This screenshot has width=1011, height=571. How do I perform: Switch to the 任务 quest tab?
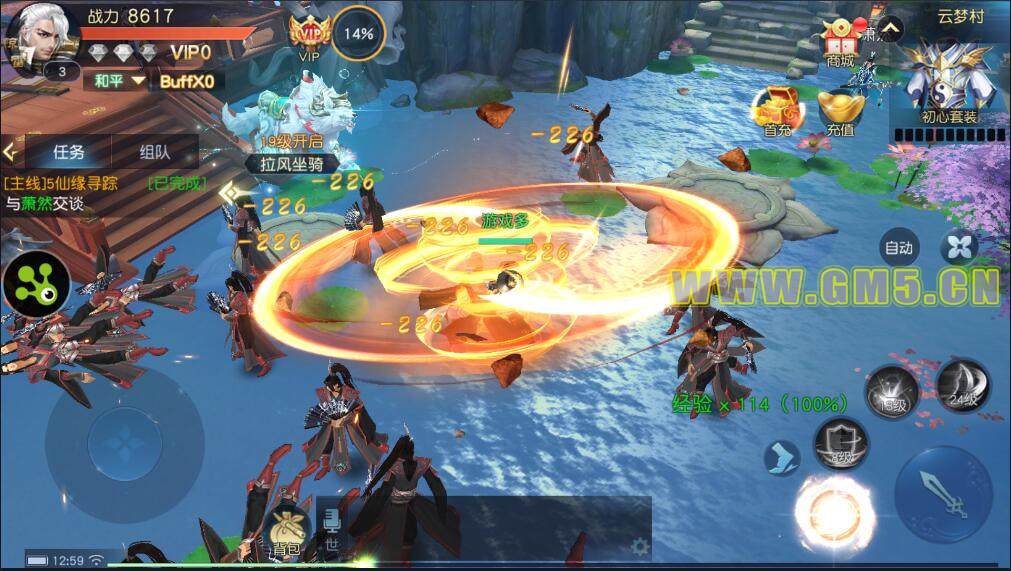coord(68,153)
